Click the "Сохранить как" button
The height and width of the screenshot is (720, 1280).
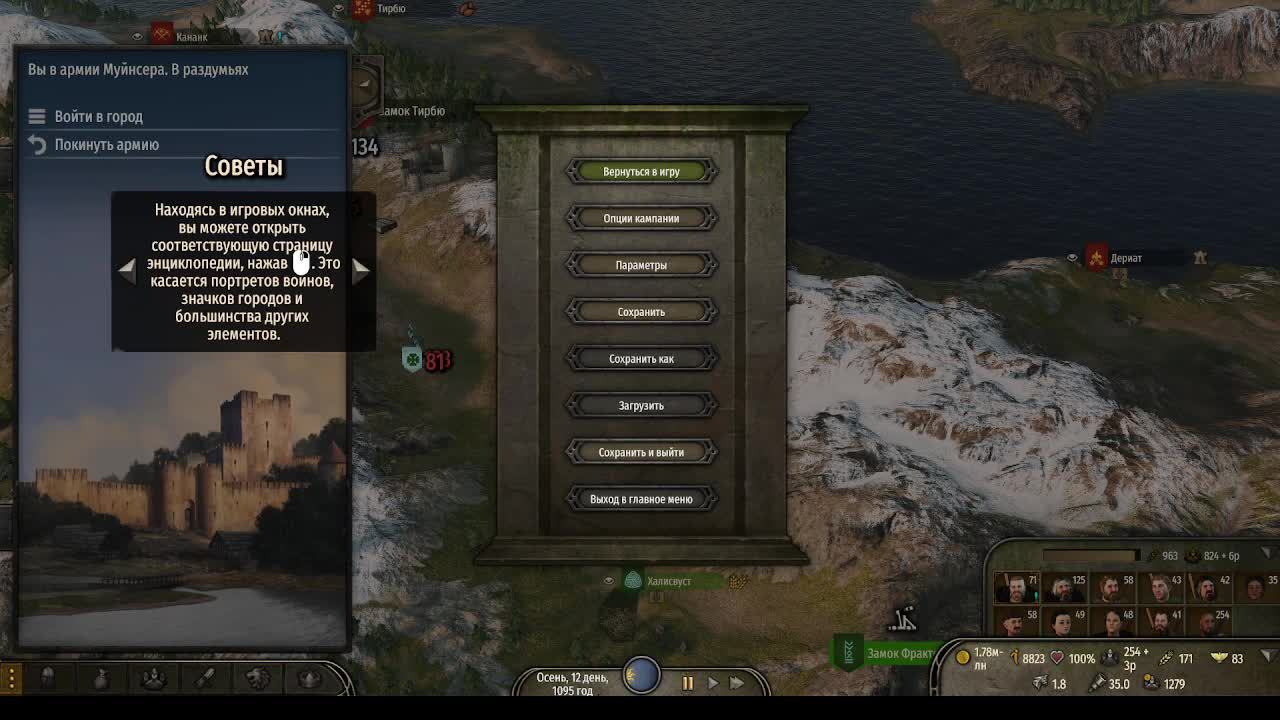641,358
